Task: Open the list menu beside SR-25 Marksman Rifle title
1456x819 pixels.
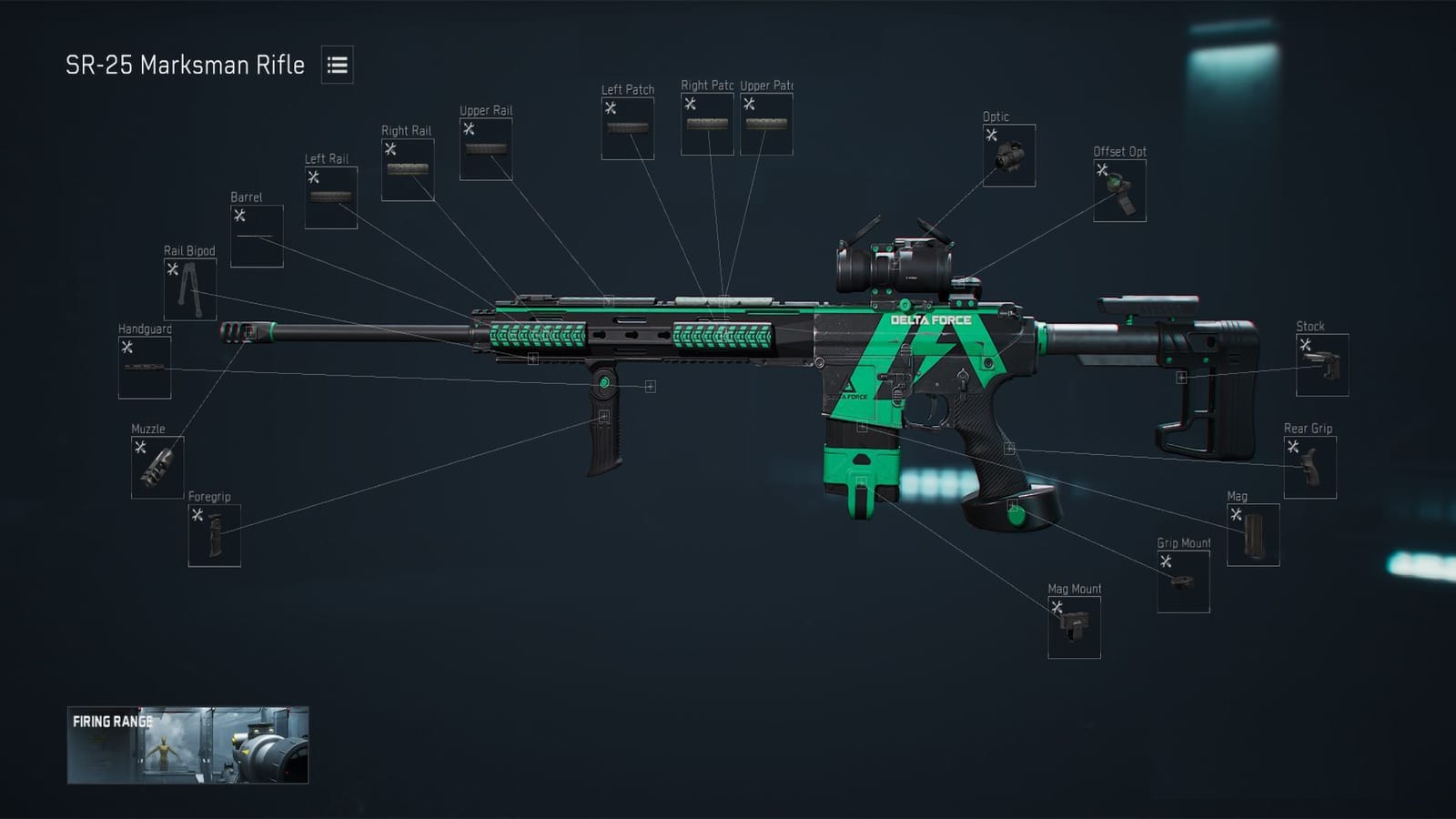Action: click(336, 66)
